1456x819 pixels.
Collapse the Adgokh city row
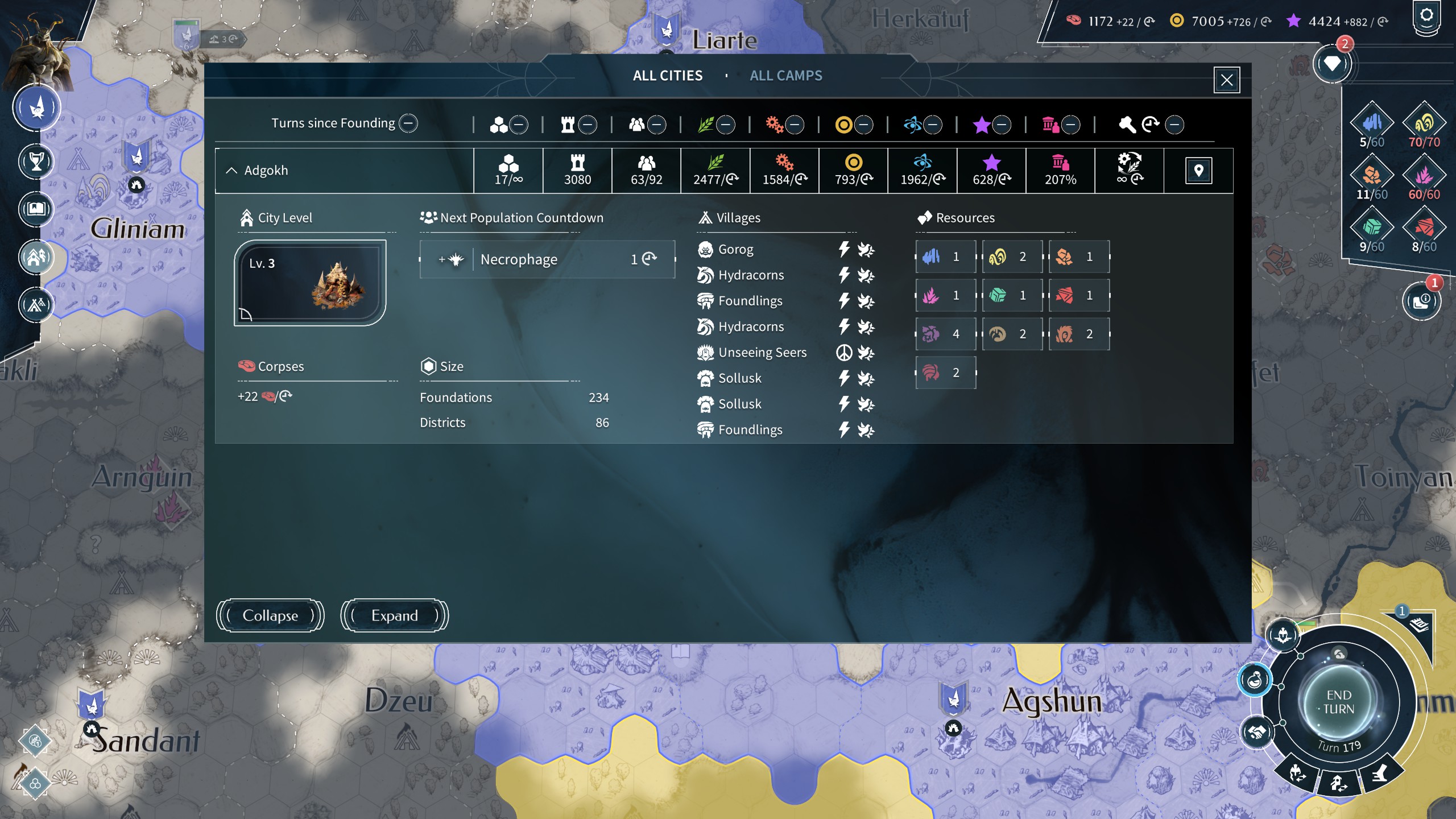pos(231,171)
